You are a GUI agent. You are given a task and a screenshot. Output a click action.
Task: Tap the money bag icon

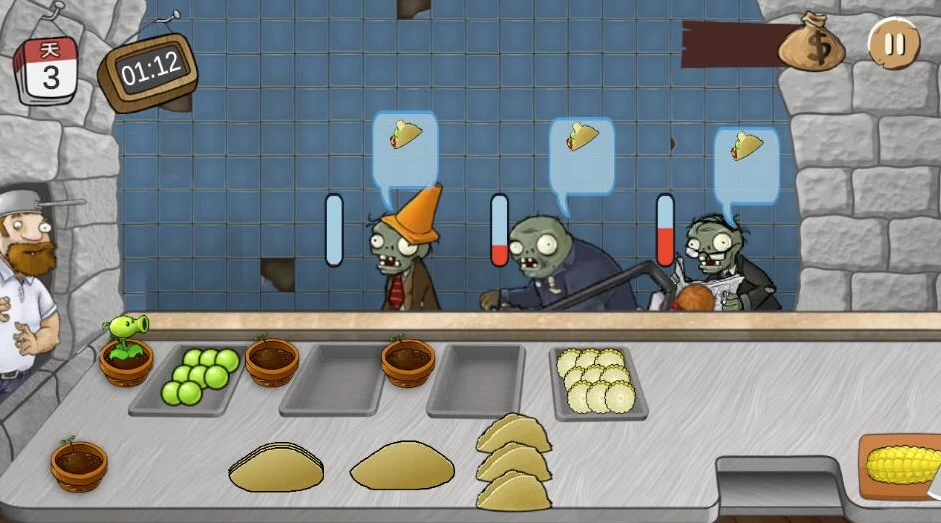(x=812, y=42)
